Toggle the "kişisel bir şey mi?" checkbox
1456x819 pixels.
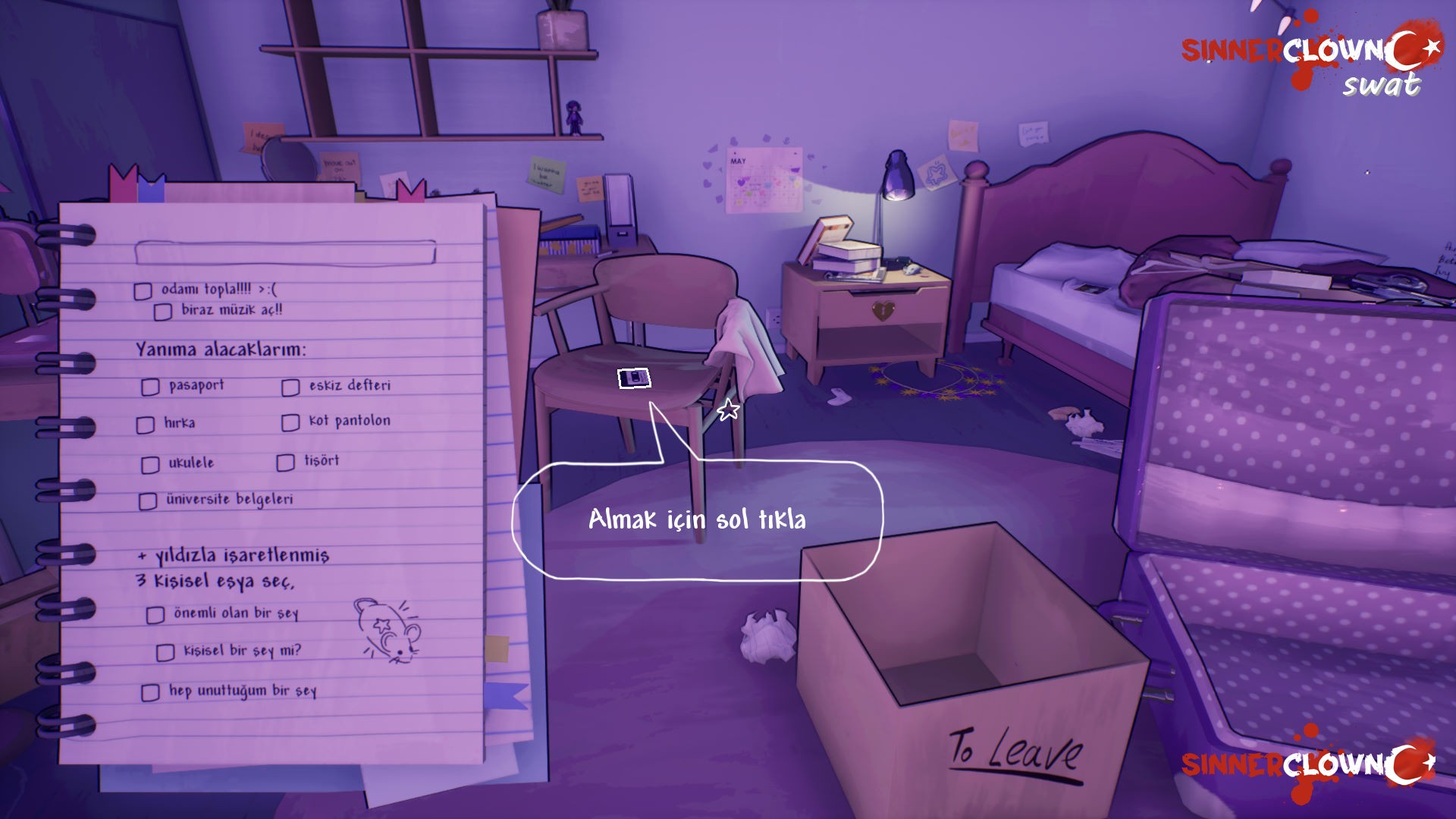pyautogui.click(x=165, y=653)
